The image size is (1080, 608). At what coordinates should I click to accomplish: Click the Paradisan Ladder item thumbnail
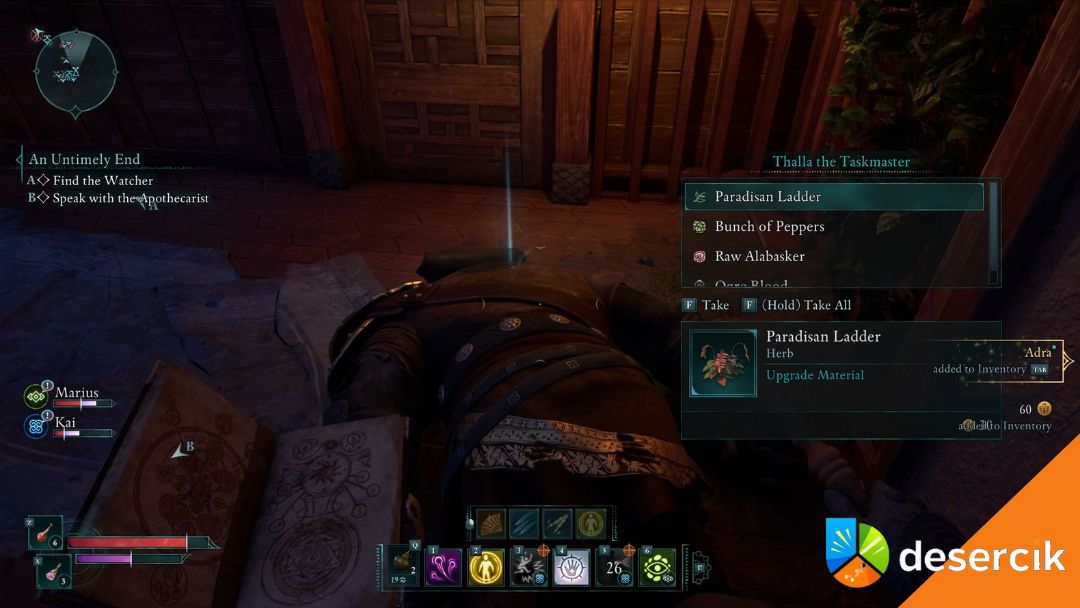[723, 363]
